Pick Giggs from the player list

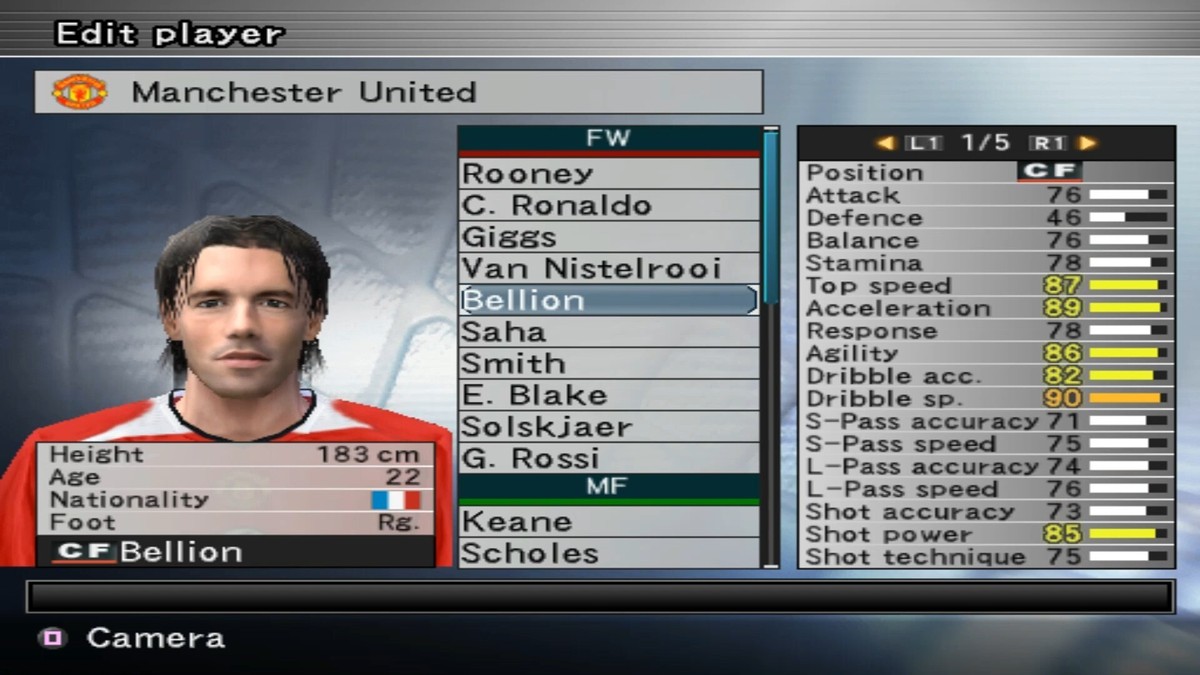608,237
